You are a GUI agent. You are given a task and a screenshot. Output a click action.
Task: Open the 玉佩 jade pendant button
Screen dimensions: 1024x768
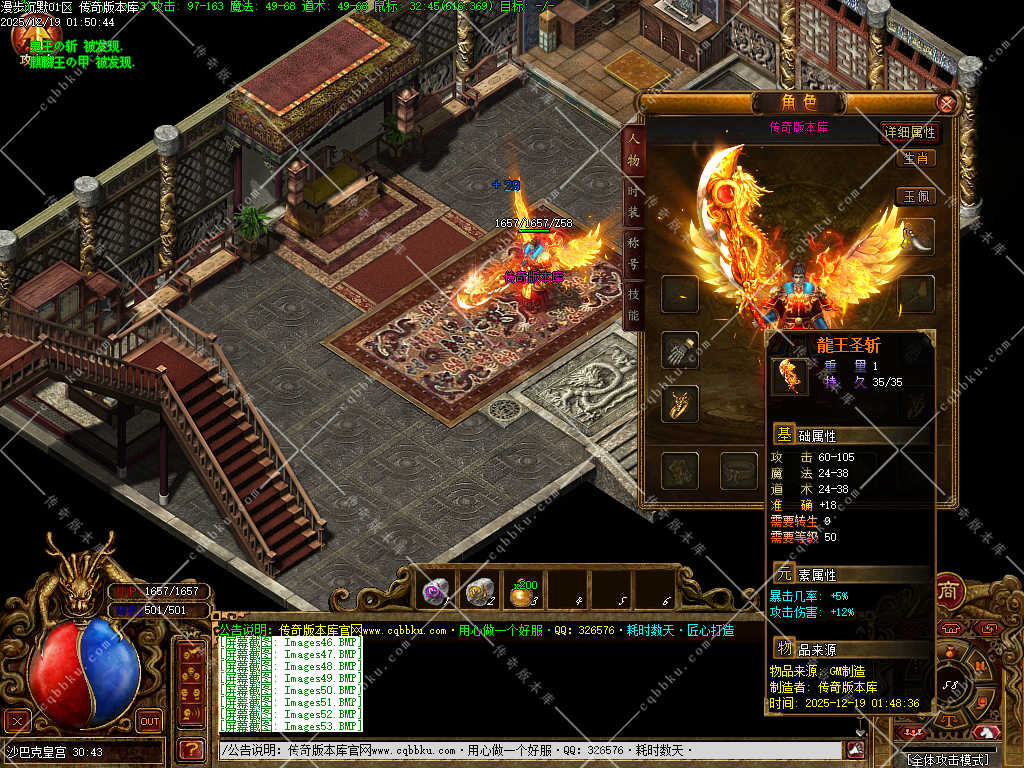click(916, 196)
